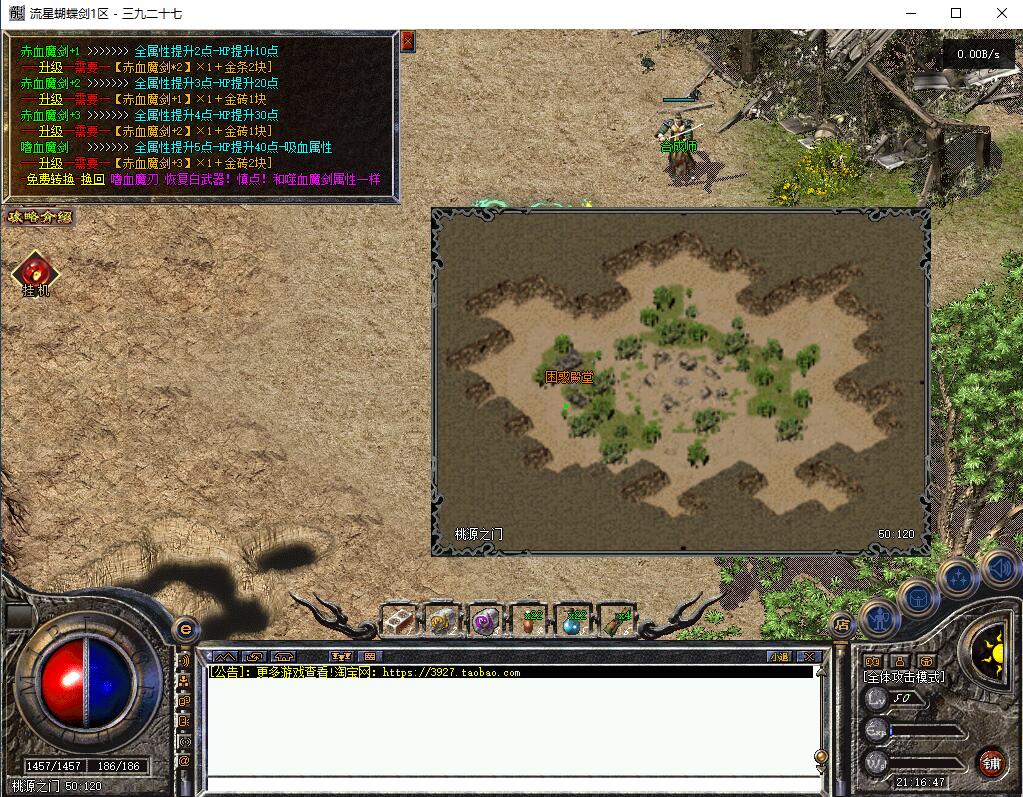The height and width of the screenshot is (797, 1023).
Task: Open the 攻略介绍 guide button
Action: 39,217
